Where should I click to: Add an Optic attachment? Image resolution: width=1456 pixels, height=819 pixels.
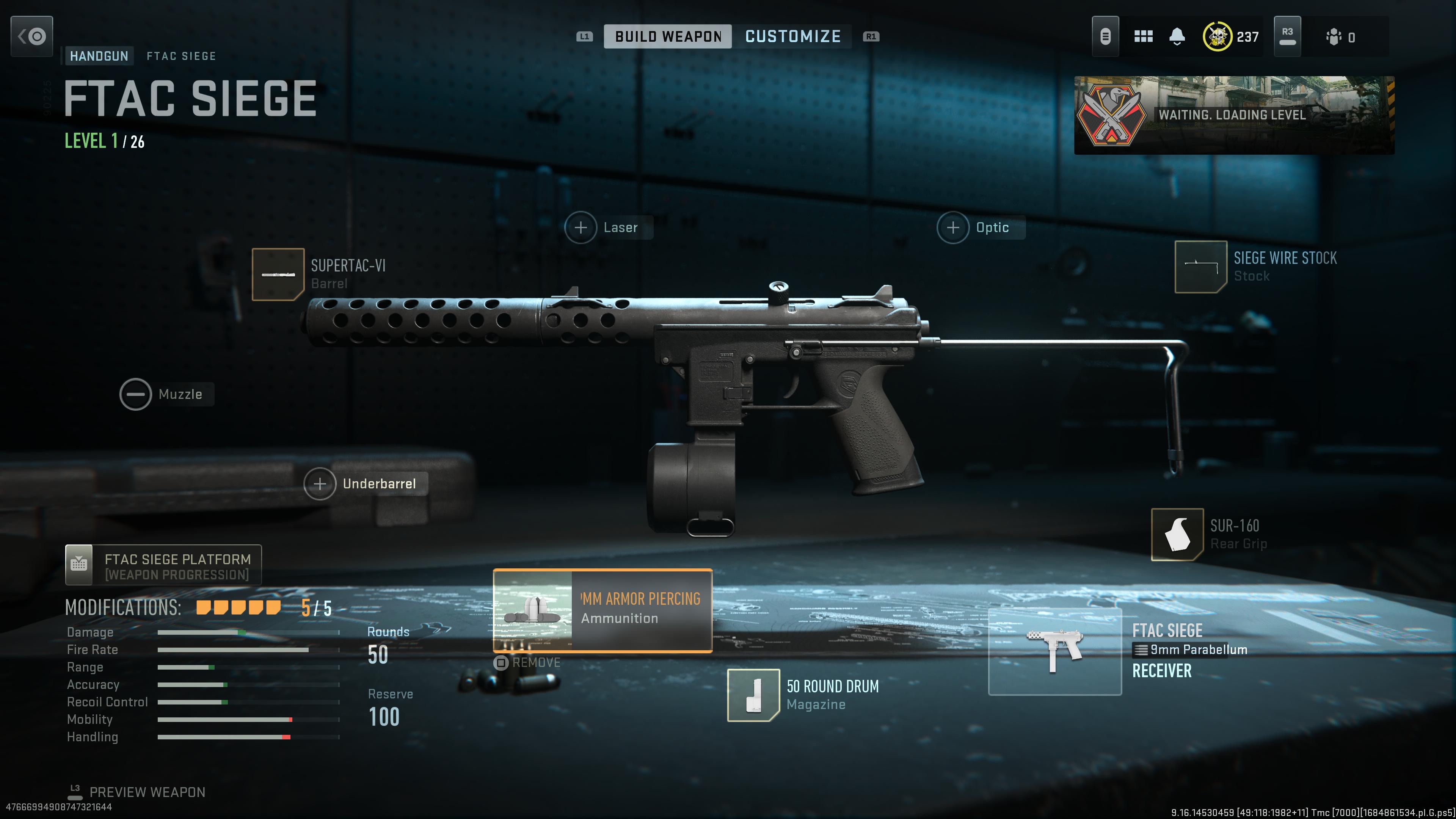[954, 227]
